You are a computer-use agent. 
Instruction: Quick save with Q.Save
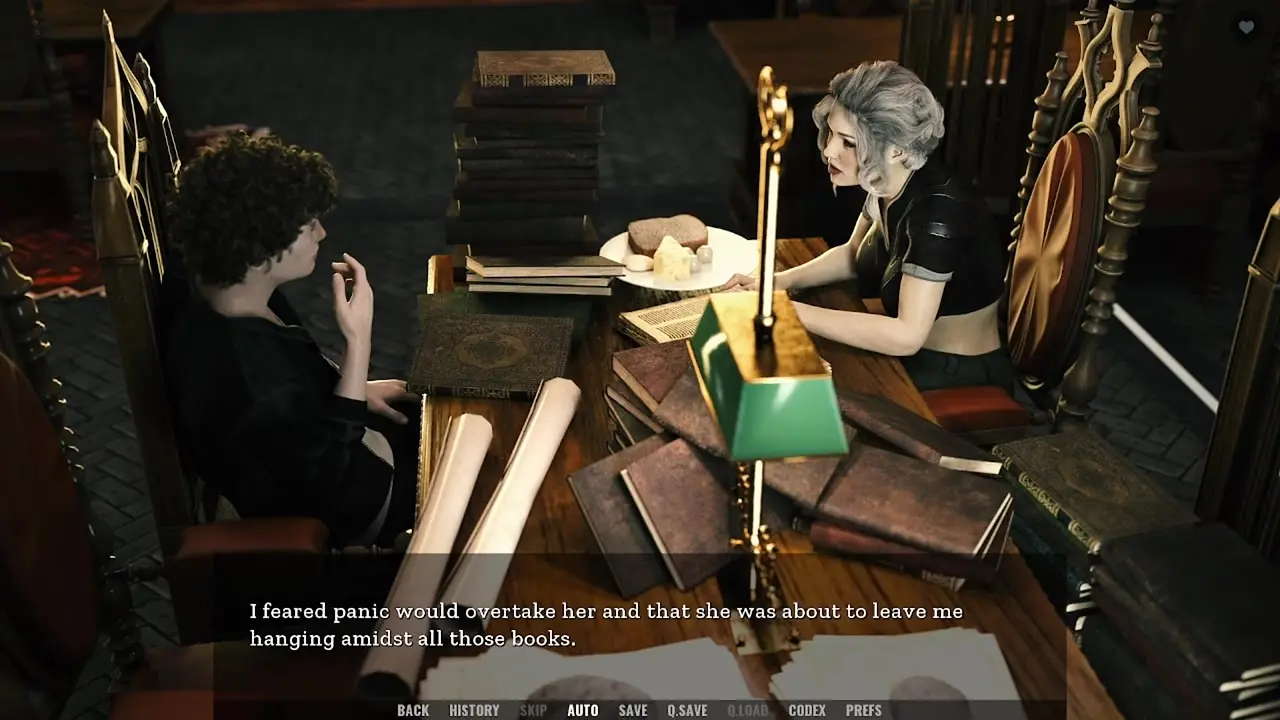point(687,710)
